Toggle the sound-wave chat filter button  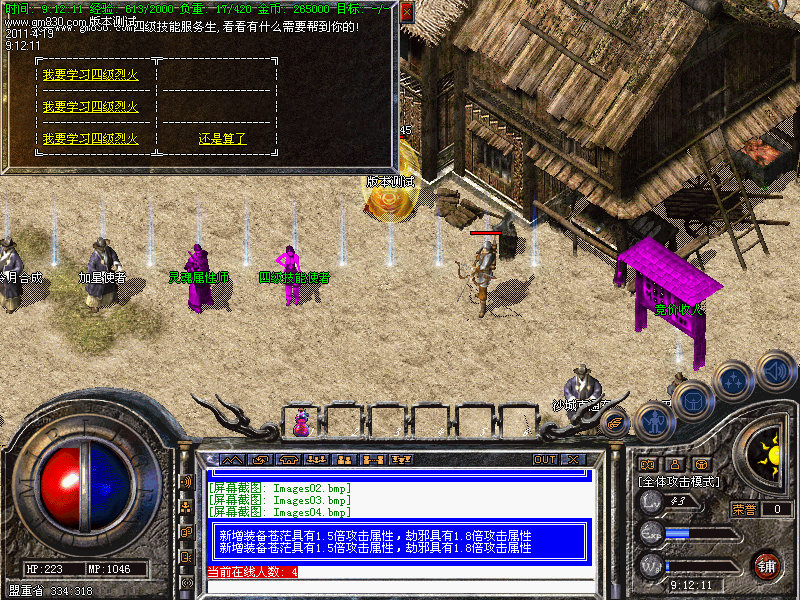tap(187, 481)
